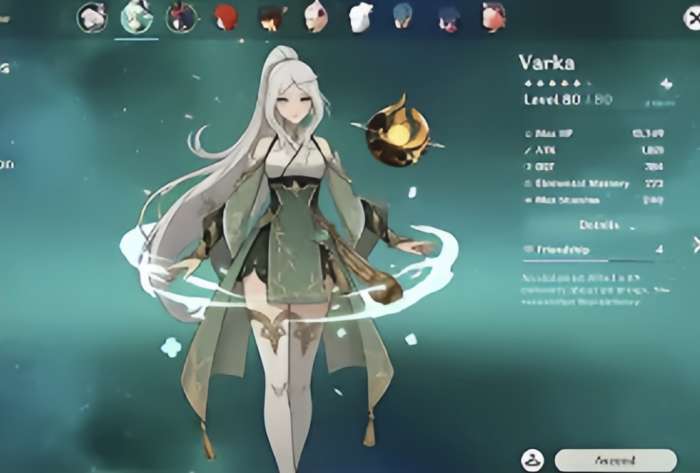Select the red-haired character portrait
Screen dimensions: 700x473
click(x=227, y=17)
